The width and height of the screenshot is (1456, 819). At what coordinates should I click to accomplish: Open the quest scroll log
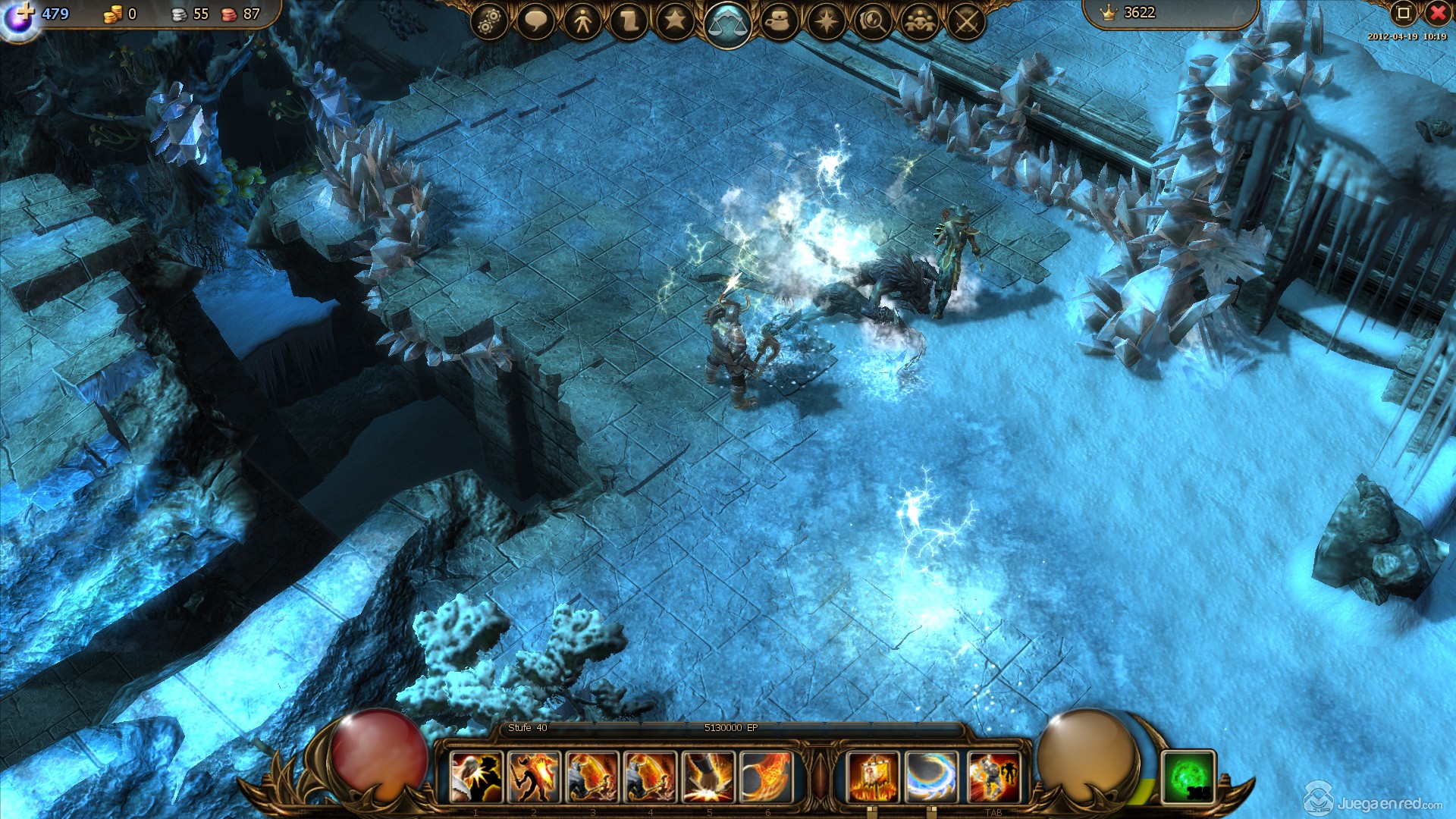tap(629, 21)
